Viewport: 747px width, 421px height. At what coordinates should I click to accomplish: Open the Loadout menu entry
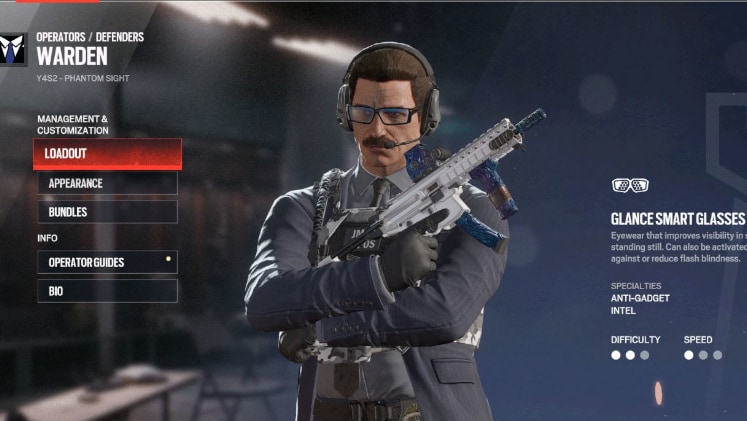click(108, 154)
